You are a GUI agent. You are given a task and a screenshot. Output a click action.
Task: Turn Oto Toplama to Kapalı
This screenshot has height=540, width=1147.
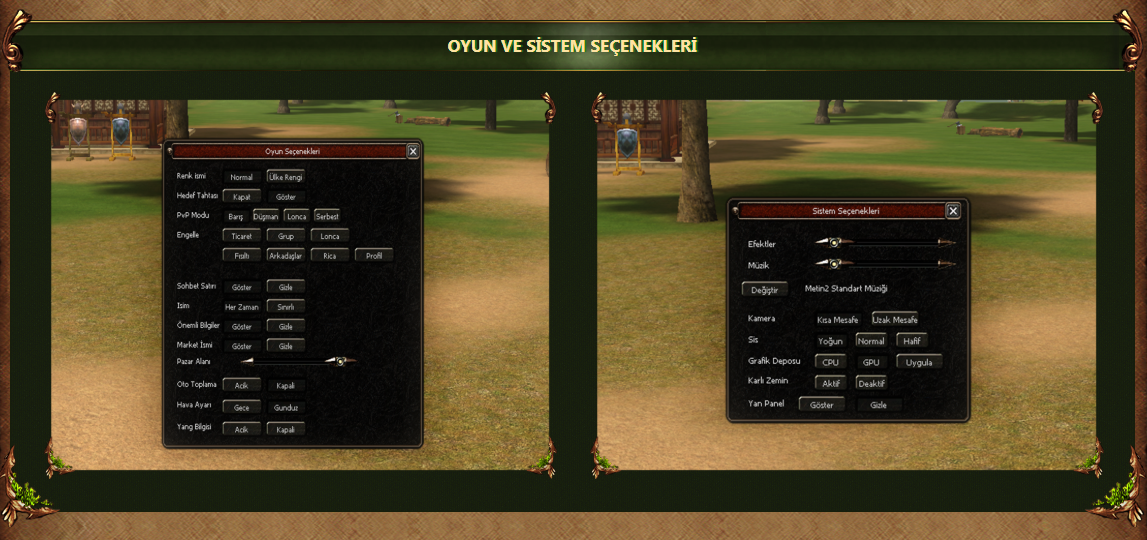(x=285, y=385)
